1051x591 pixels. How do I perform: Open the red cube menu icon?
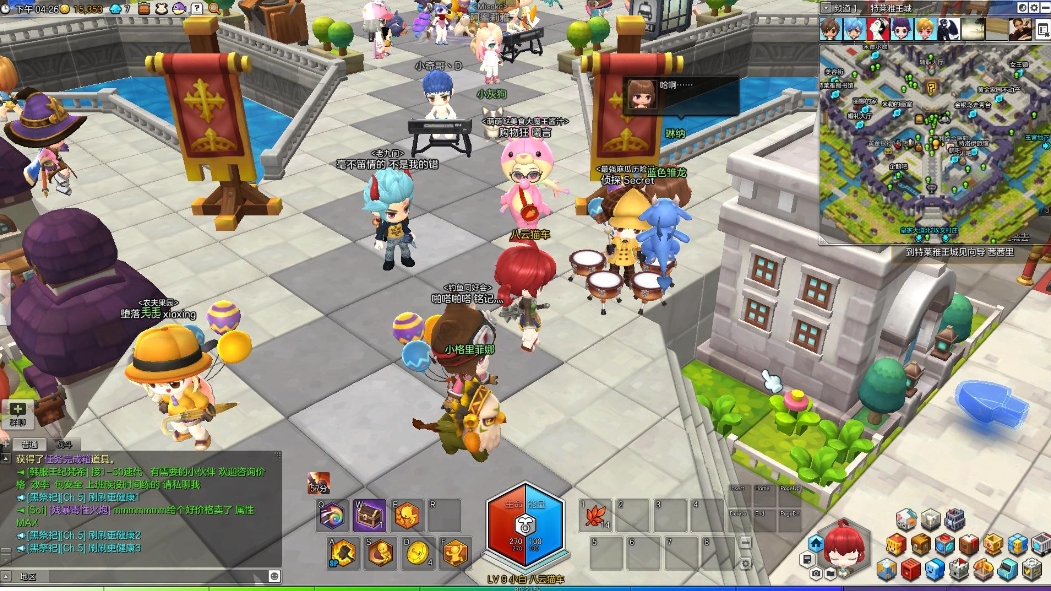[x=908, y=569]
